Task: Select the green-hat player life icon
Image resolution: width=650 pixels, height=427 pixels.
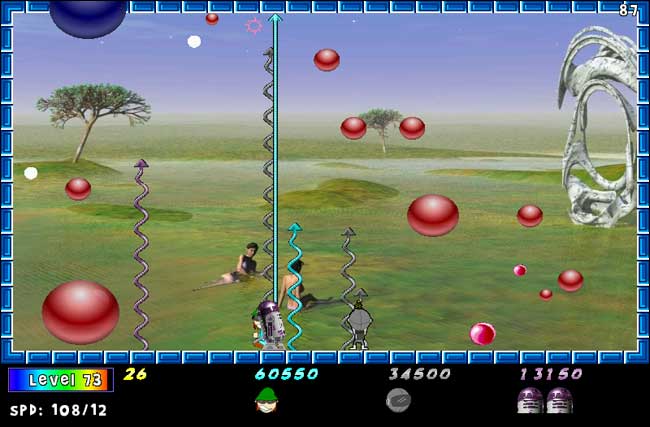Action: click(266, 400)
